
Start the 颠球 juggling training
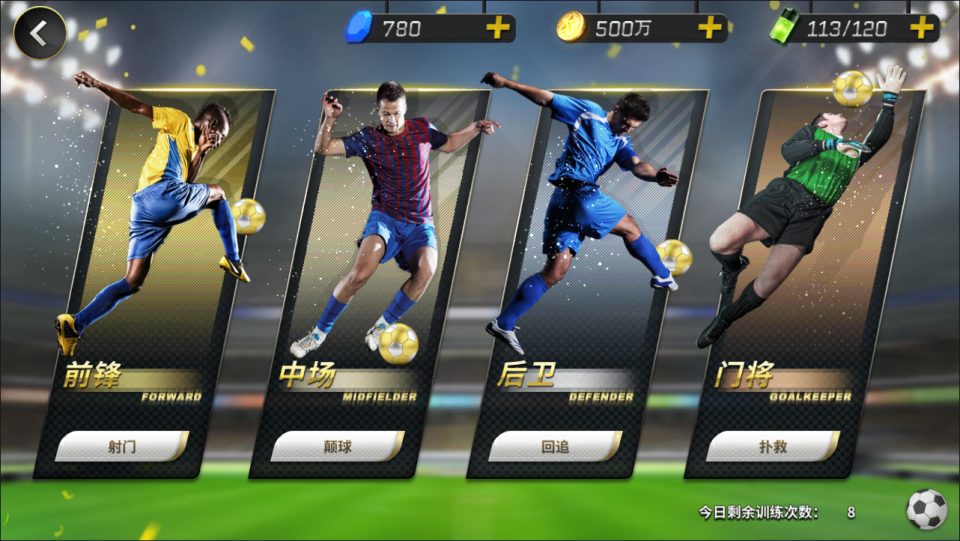[x=338, y=446]
